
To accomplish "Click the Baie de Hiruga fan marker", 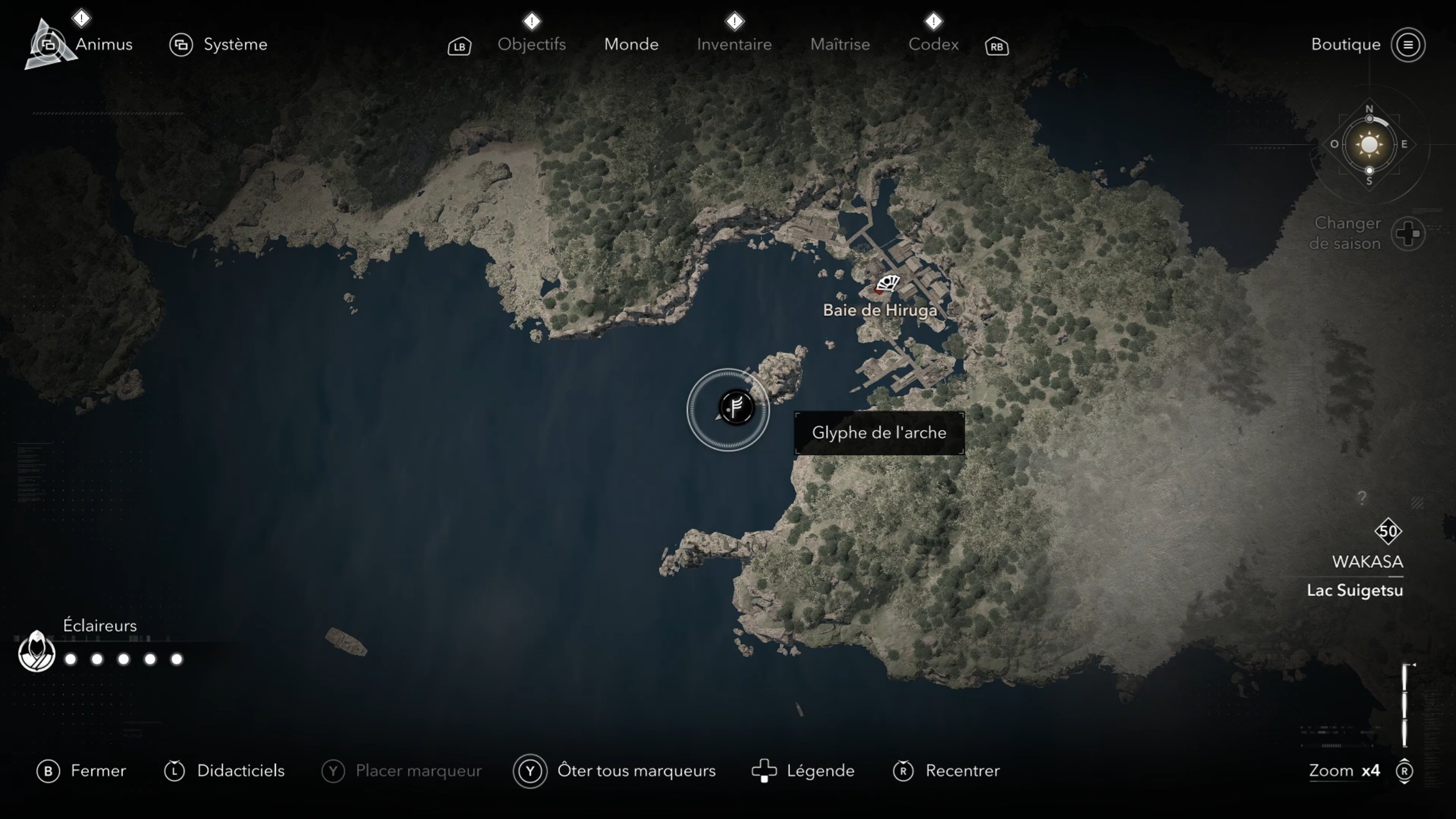I will [888, 283].
